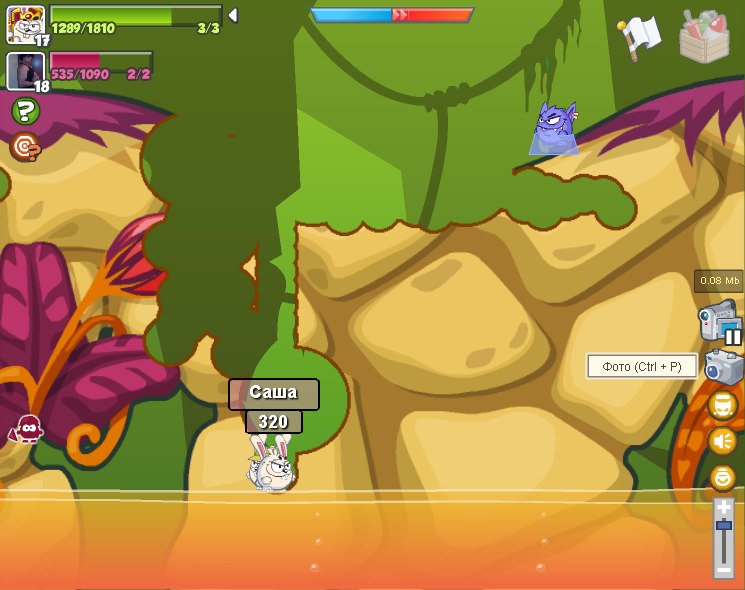Click the round button below the speaker

pyautogui.click(x=722, y=477)
